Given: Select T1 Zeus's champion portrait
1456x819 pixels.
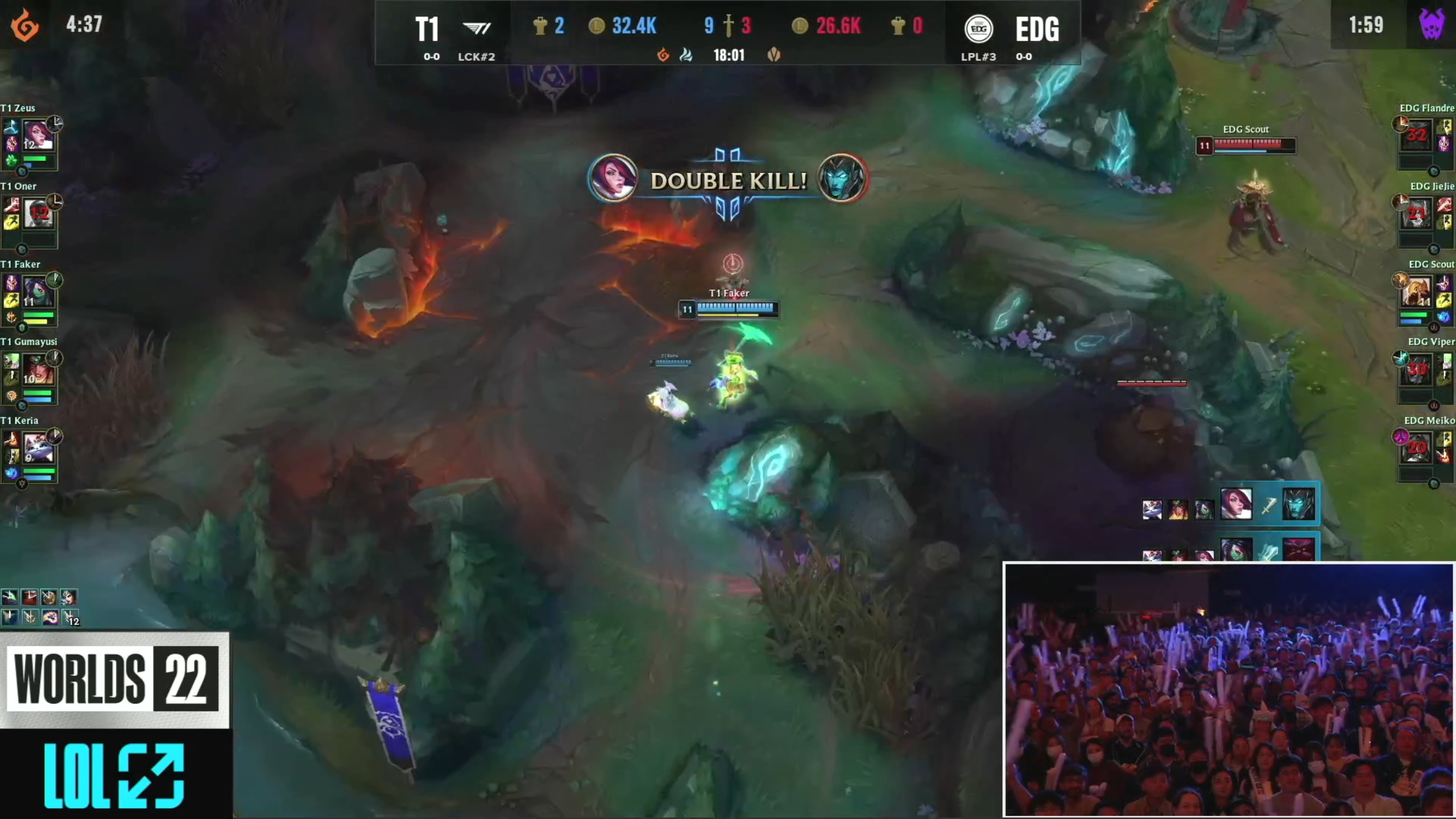Looking at the screenshot, I should pyautogui.click(x=38, y=135).
